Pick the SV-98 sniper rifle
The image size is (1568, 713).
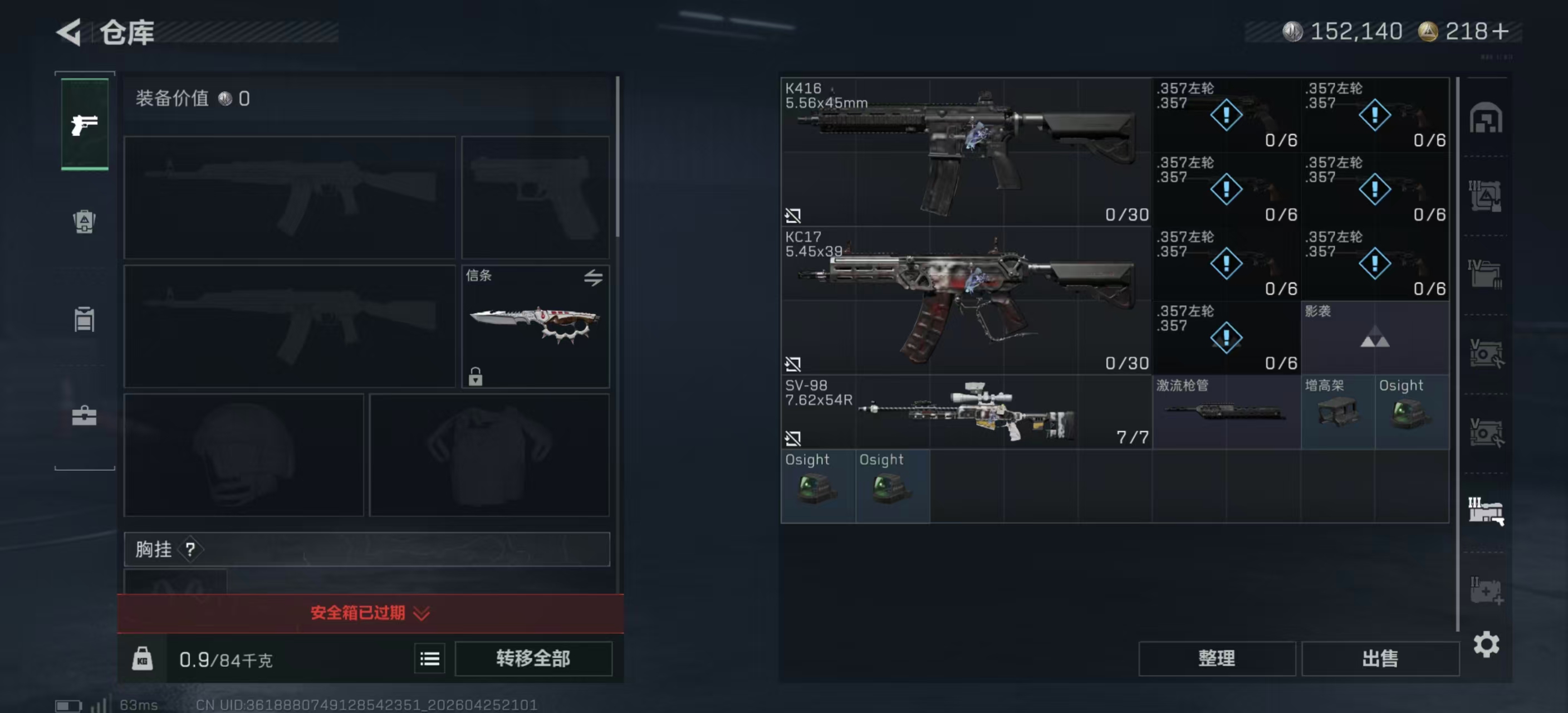point(966,412)
